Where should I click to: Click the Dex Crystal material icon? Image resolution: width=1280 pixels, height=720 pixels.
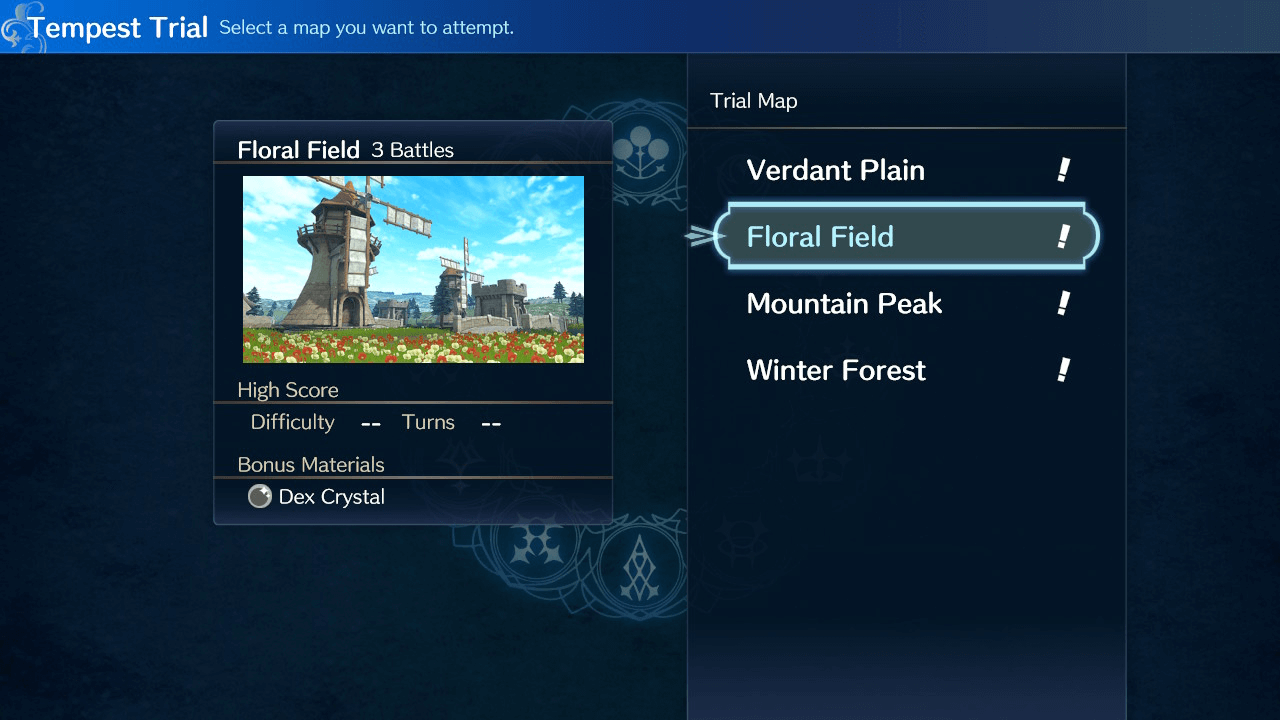click(x=259, y=496)
